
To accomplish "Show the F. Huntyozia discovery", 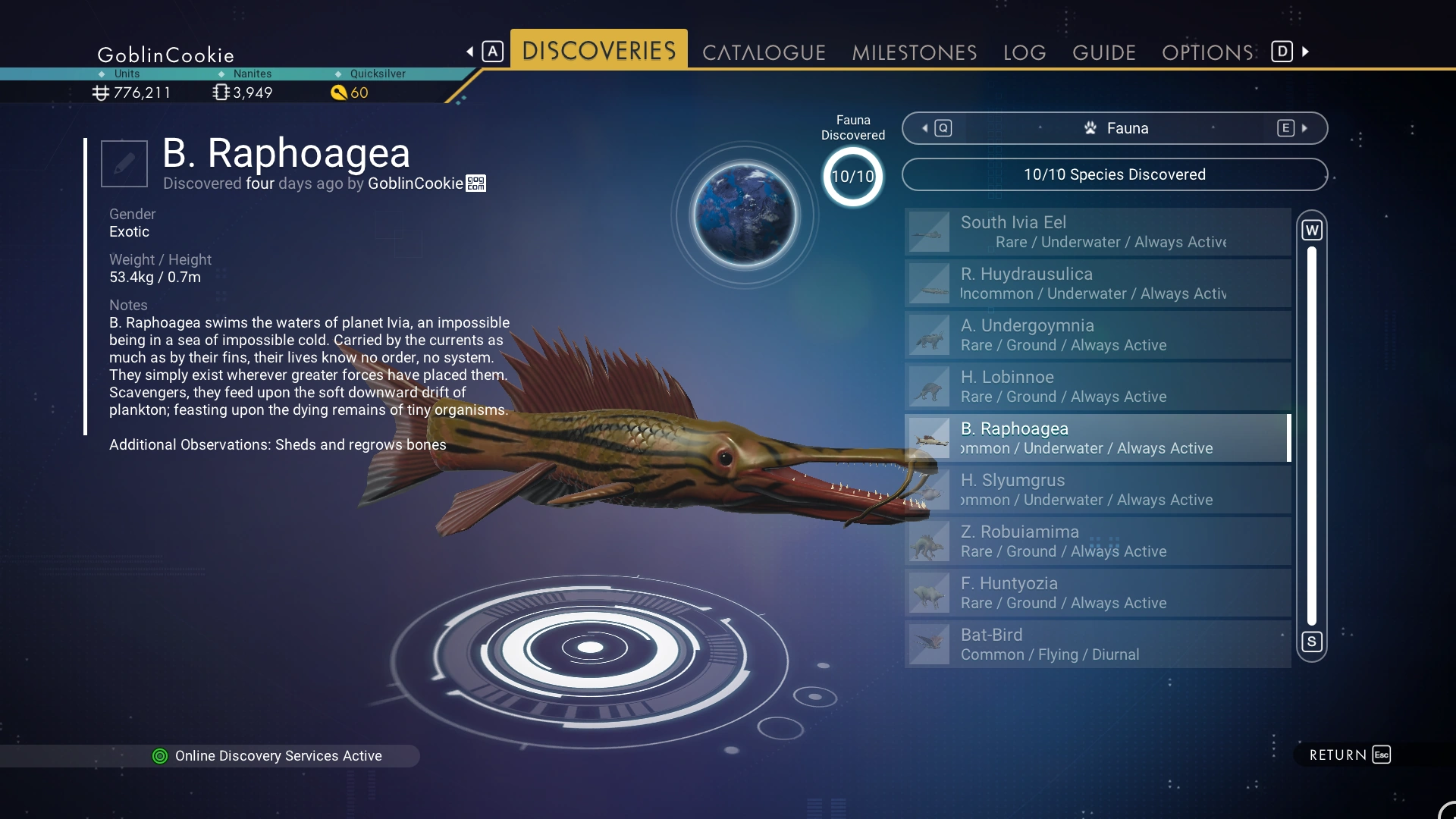I will 1097,593.
